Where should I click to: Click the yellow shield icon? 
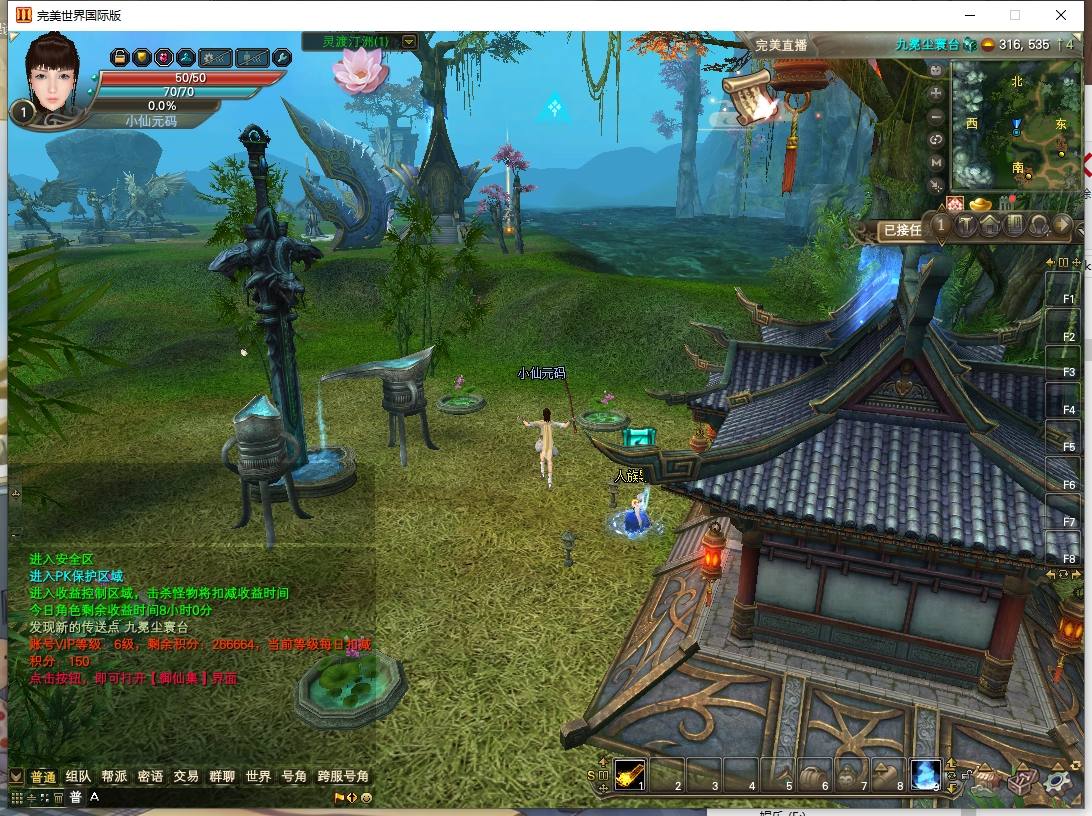(x=141, y=57)
